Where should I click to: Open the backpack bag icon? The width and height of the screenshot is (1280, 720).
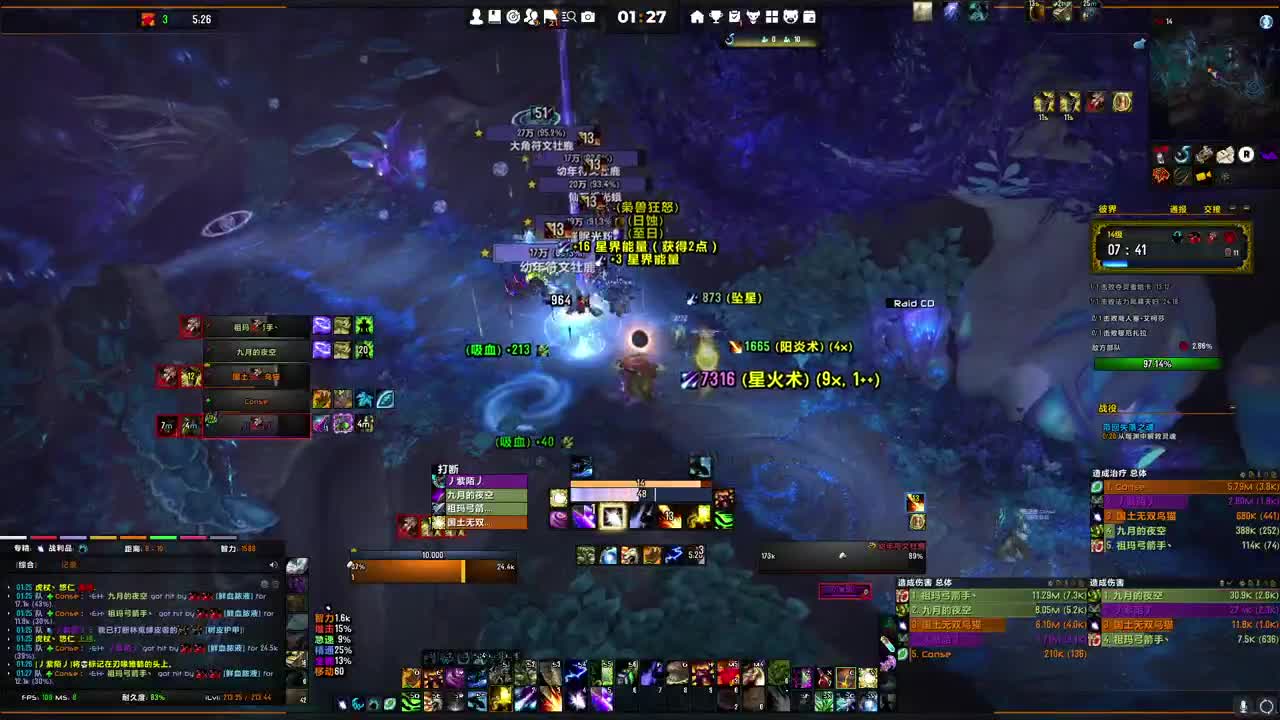click(x=808, y=17)
